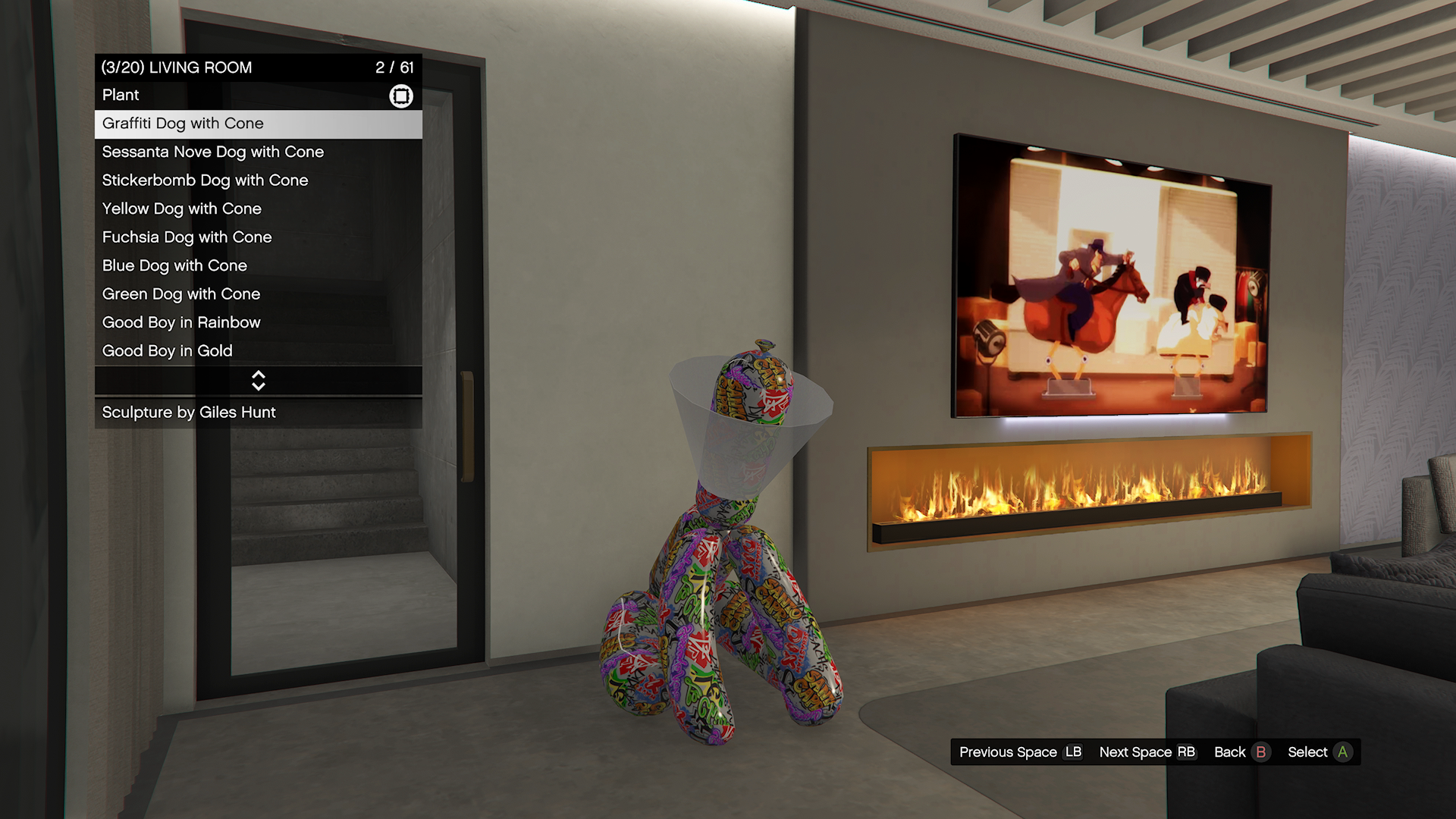Choose the Yellow Dog with Cone
This screenshot has width=1456, height=819.
(x=258, y=209)
